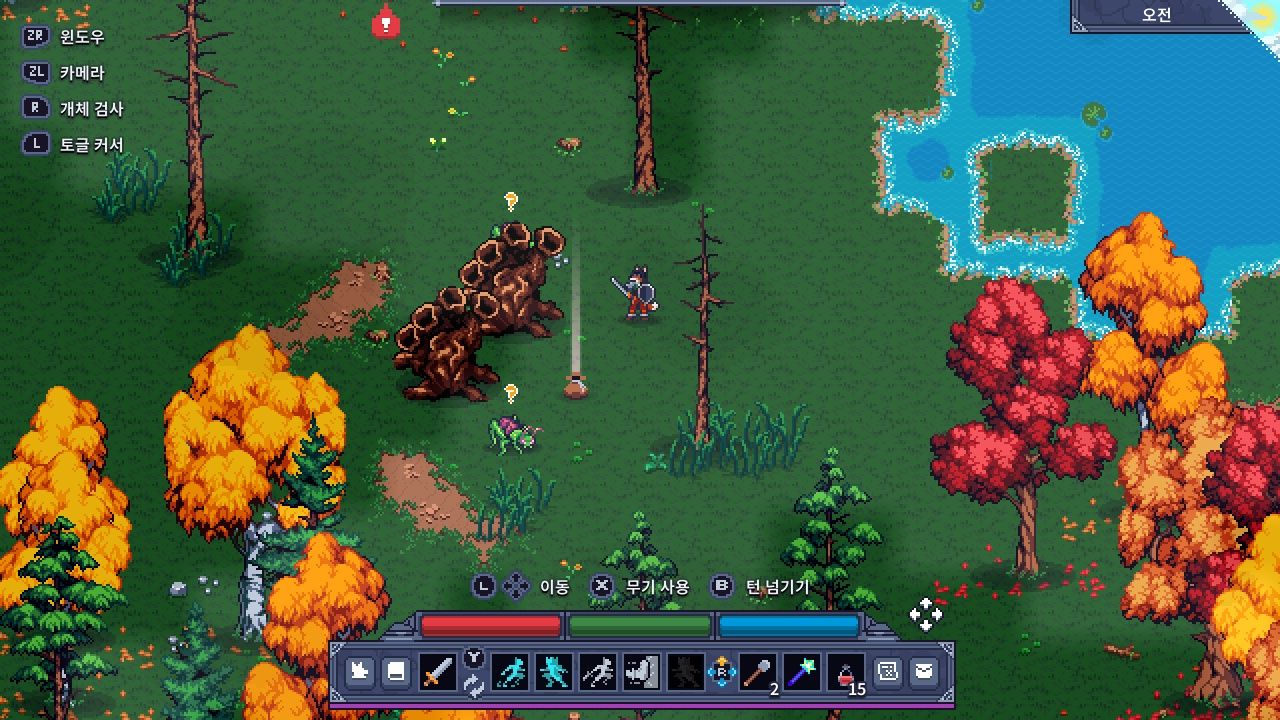Click the pointing hand button on hotbar
This screenshot has width=1280, height=720.
click(x=360, y=672)
